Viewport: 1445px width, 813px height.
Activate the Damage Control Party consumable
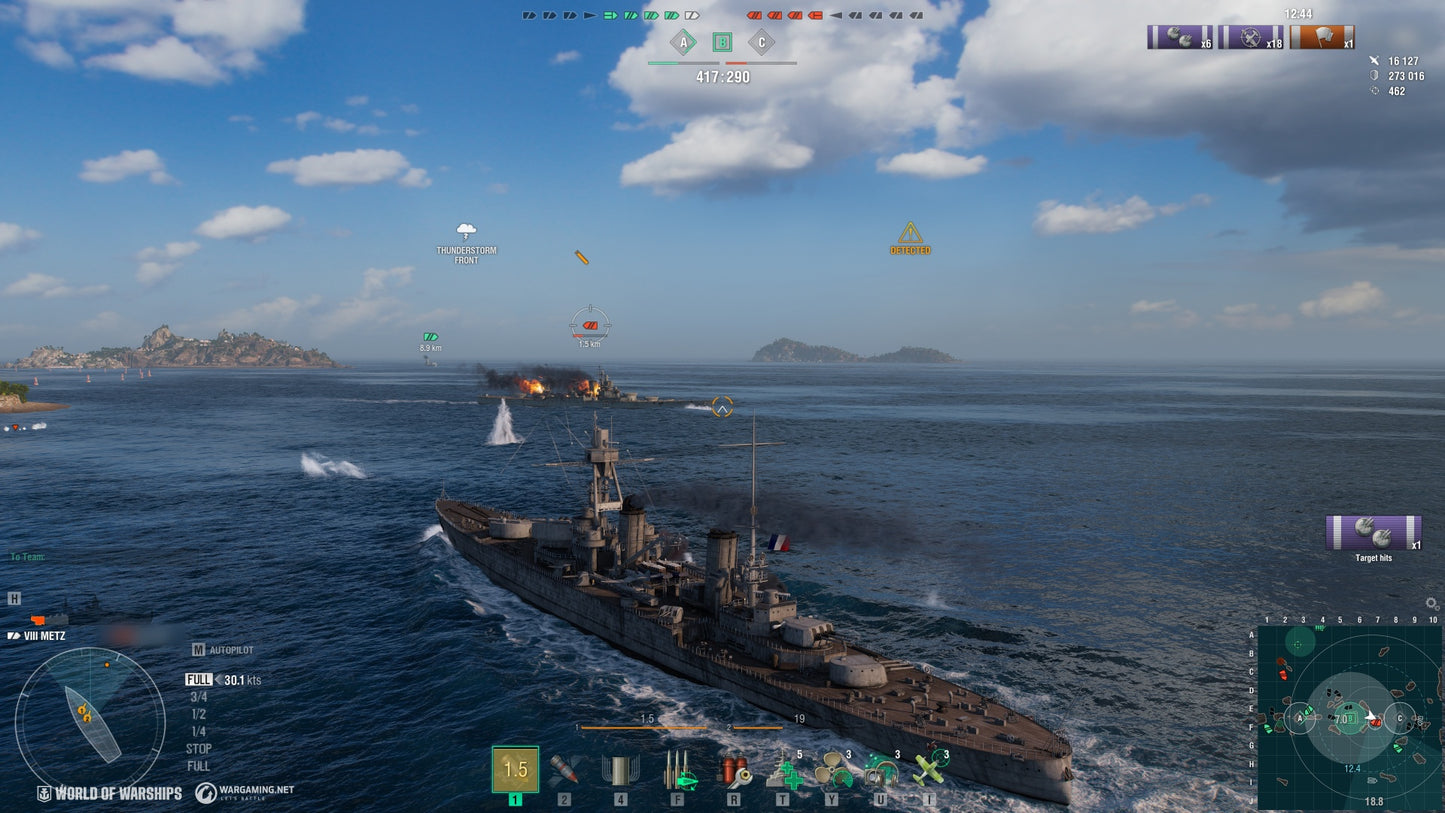point(734,772)
